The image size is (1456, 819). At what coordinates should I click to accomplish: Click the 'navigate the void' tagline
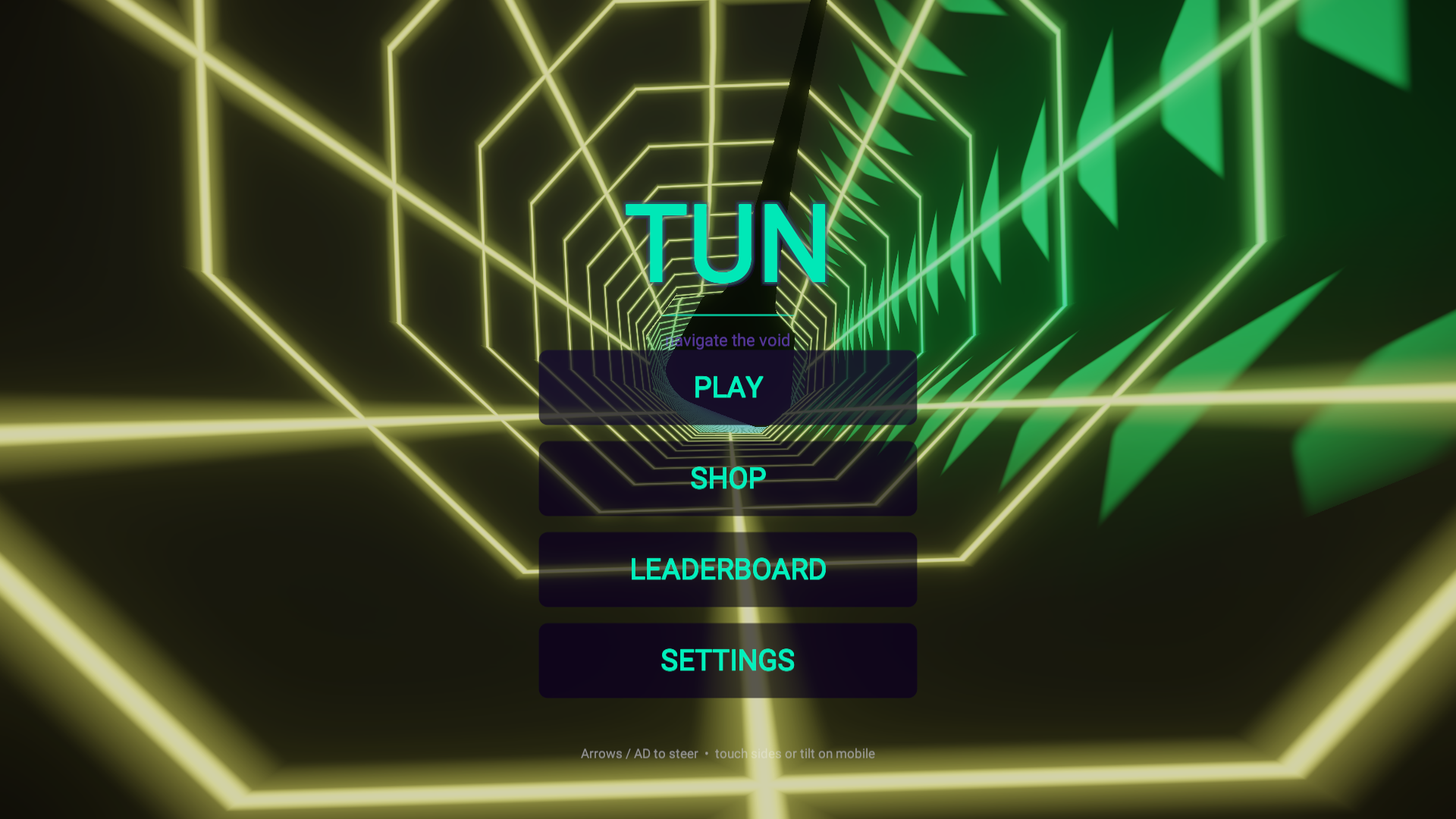[x=727, y=340]
